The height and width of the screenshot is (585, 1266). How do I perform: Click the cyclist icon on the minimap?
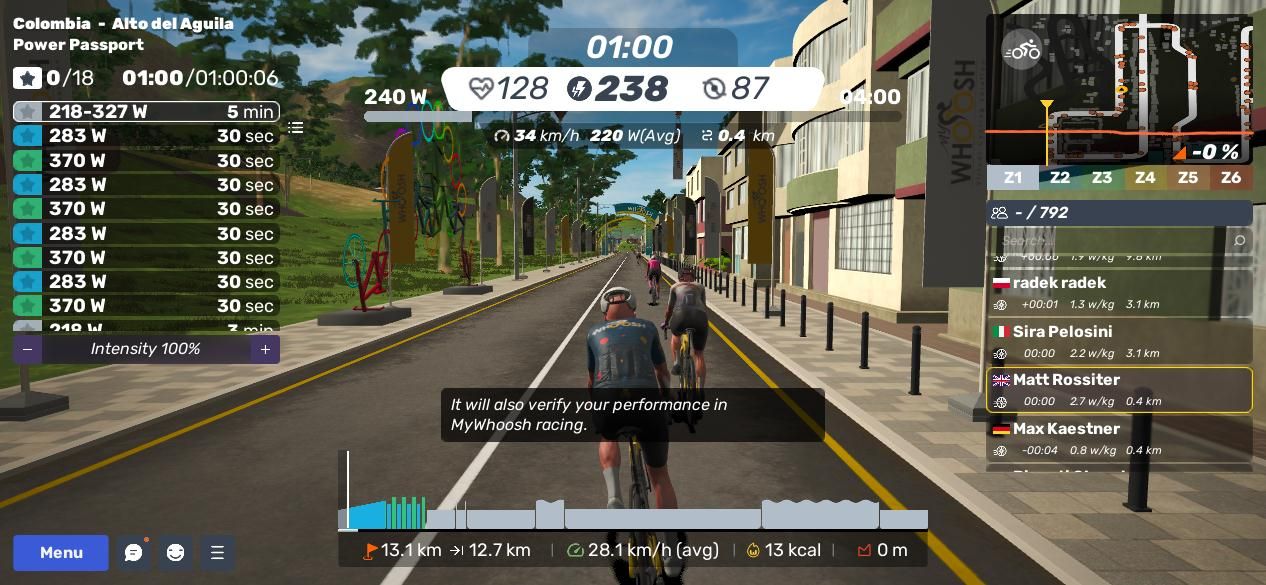(x=1022, y=50)
